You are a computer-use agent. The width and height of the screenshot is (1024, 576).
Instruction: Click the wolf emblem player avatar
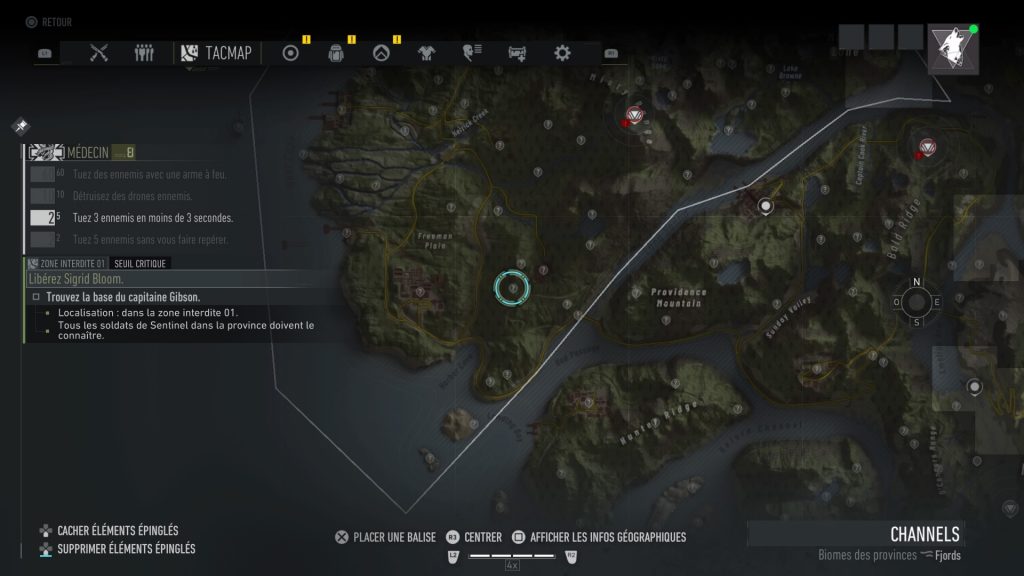click(952, 48)
